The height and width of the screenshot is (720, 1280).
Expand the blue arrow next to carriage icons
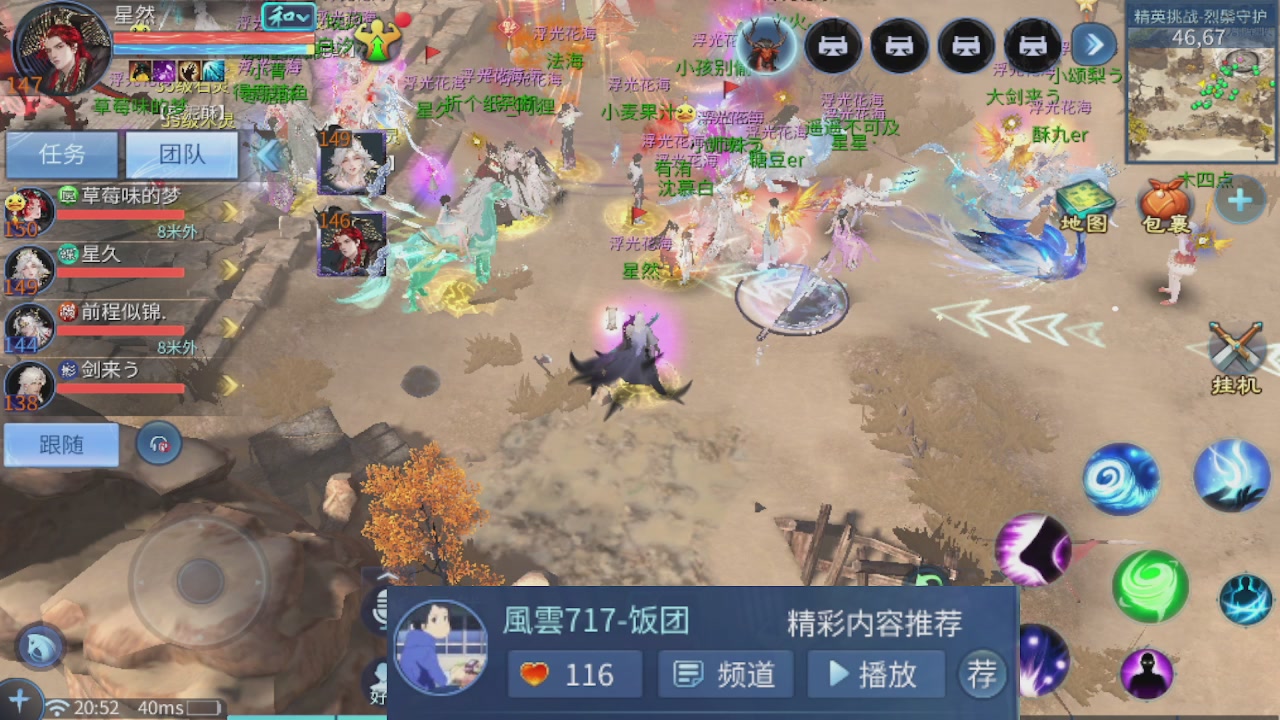point(1095,45)
